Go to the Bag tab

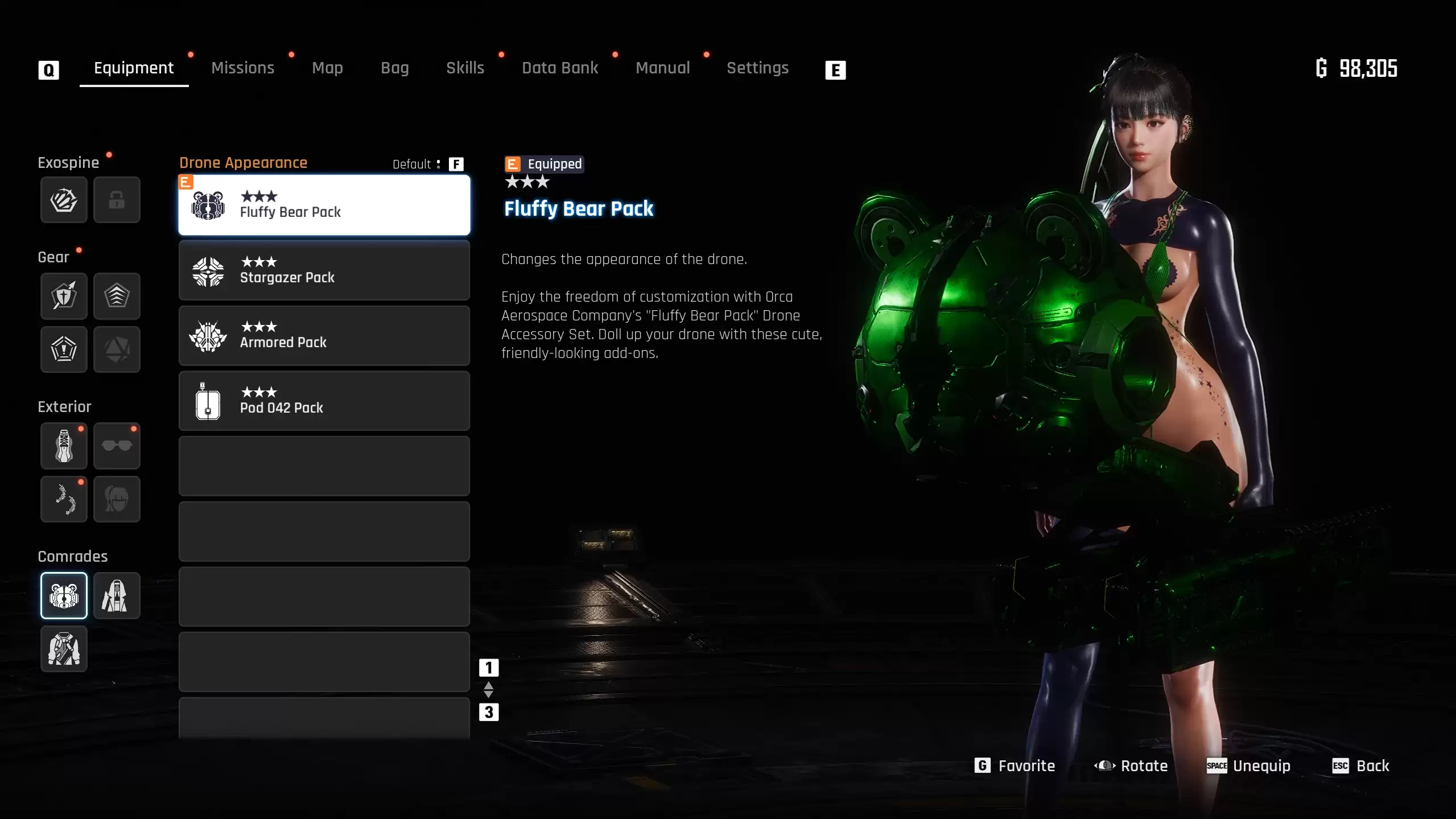[x=394, y=68]
